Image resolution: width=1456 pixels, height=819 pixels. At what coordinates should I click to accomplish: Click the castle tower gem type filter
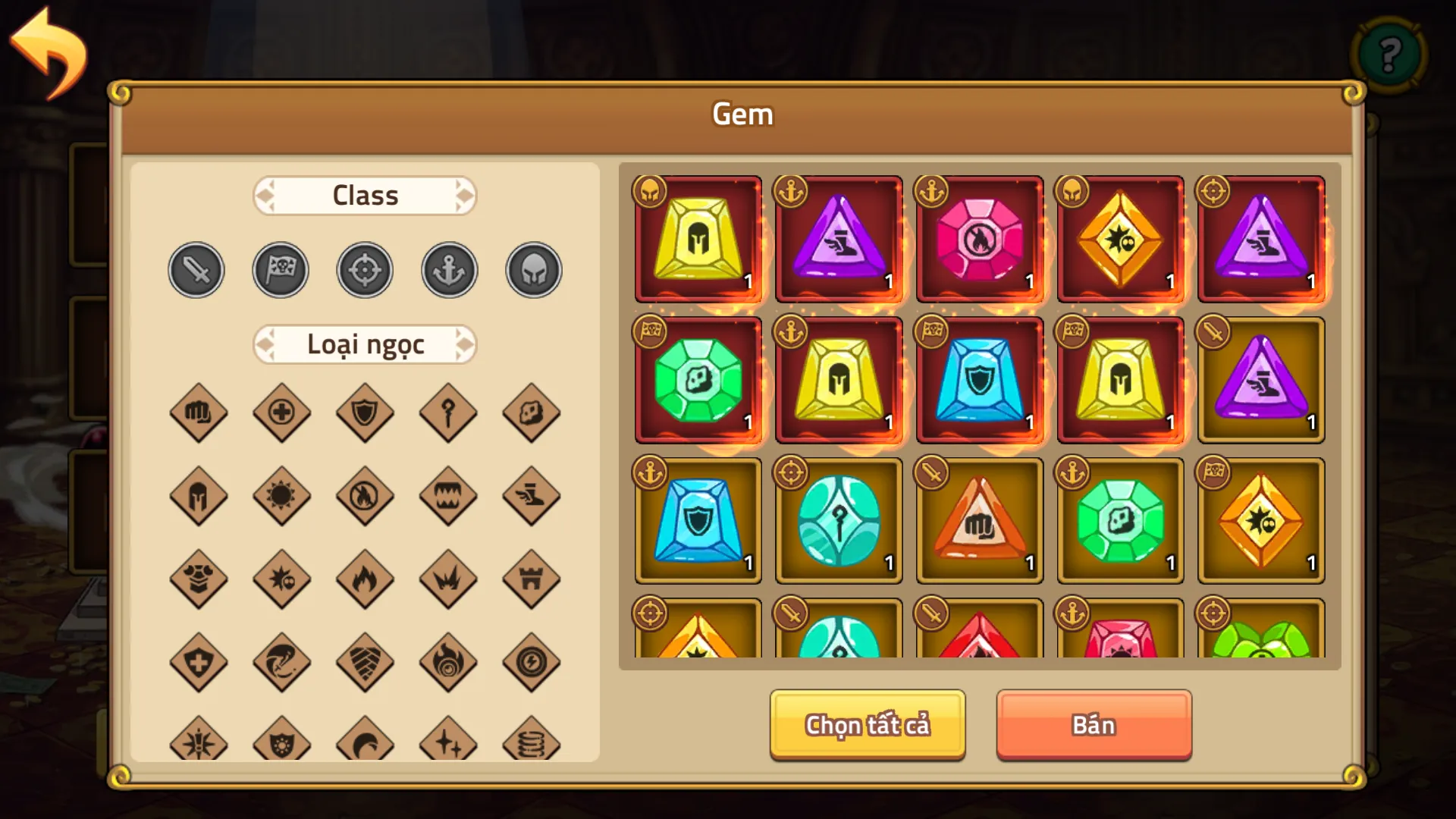coord(532,580)
